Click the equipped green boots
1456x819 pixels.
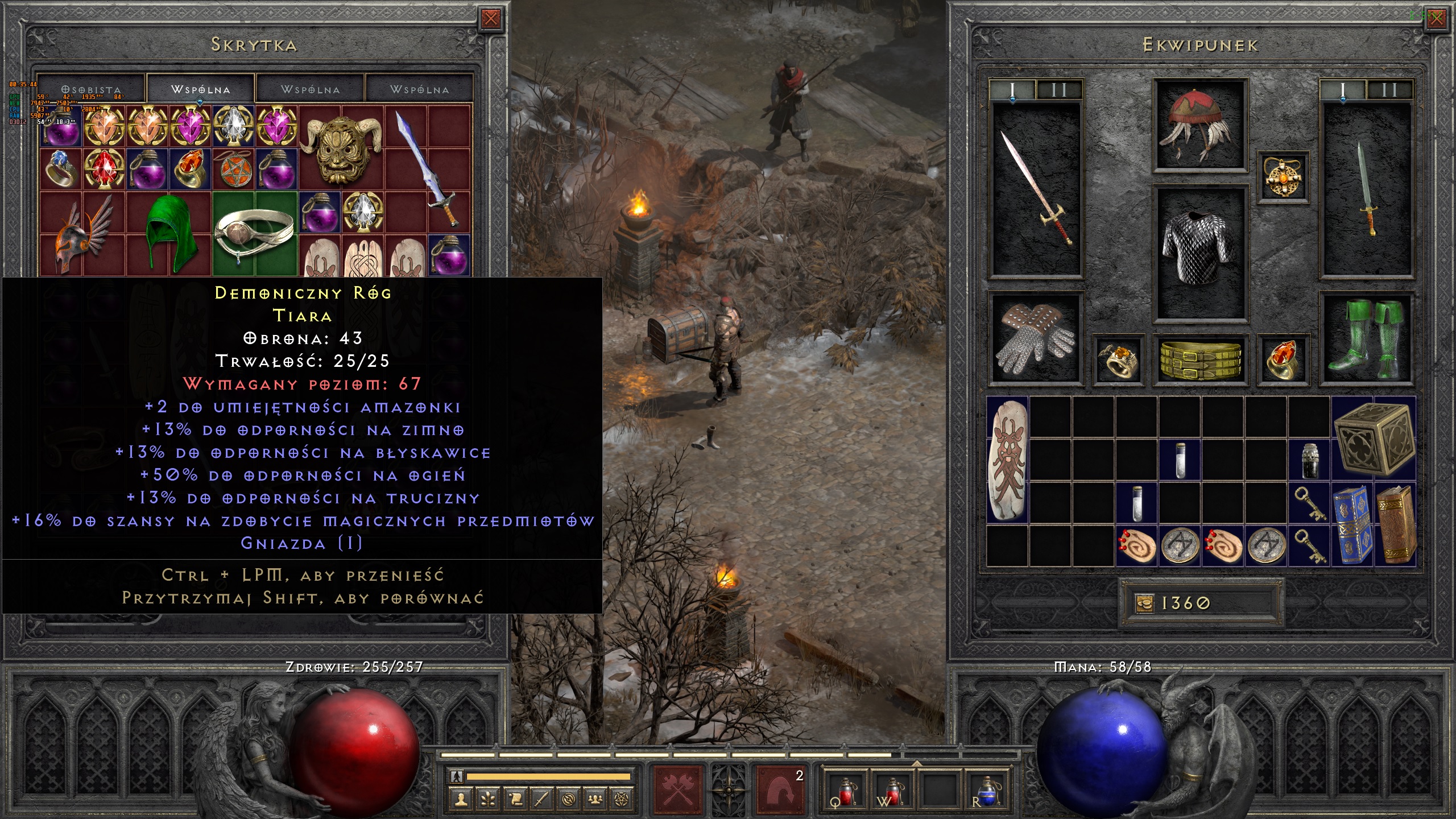[1366, 340]
